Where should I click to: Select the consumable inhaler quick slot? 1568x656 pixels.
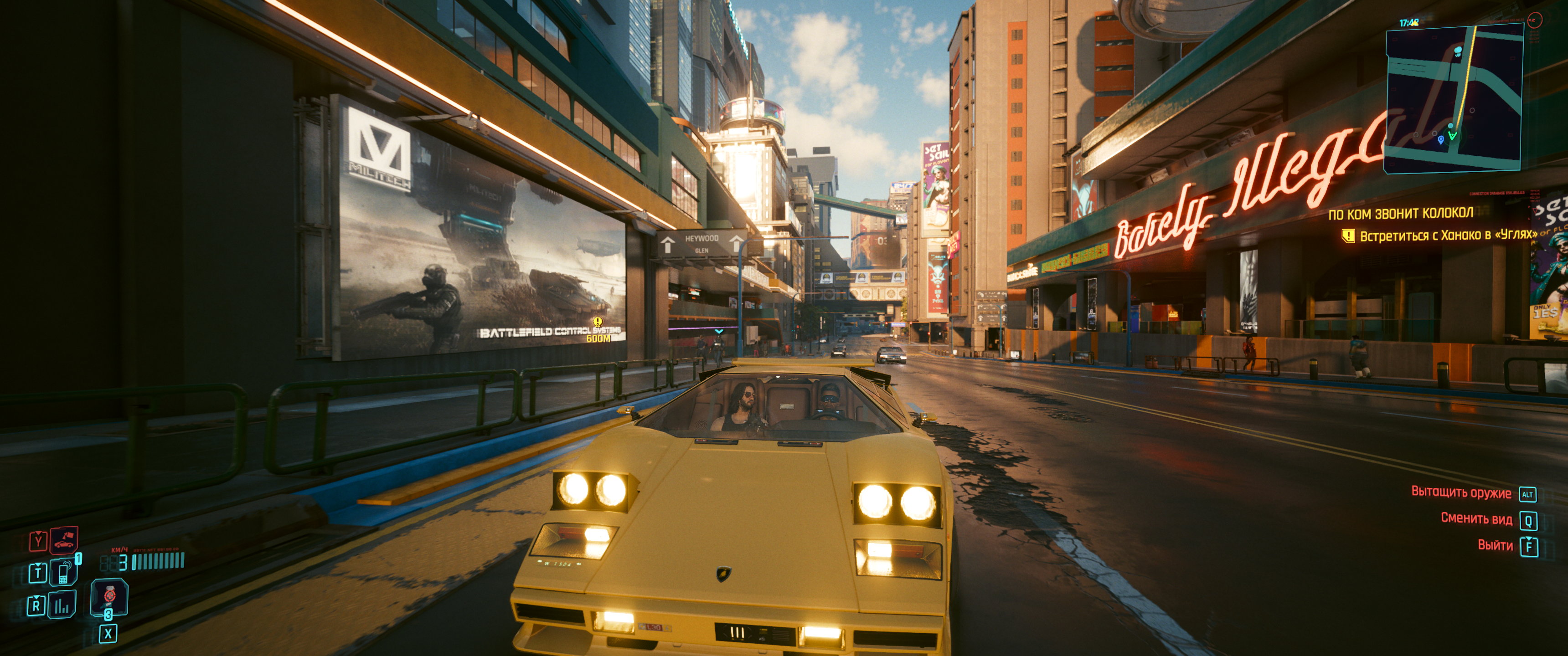[x=109, y=595]
